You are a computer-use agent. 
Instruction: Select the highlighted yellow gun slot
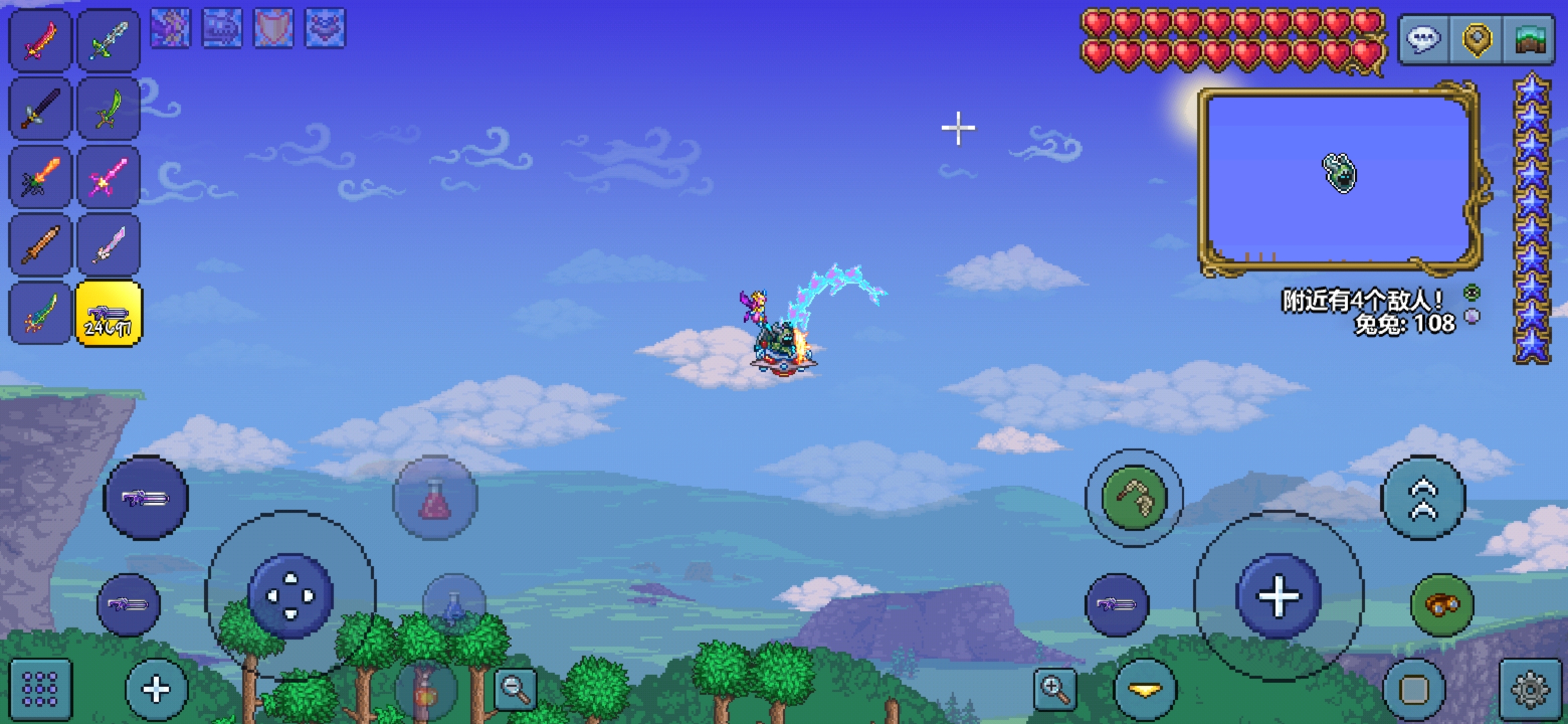pos(109,314)
